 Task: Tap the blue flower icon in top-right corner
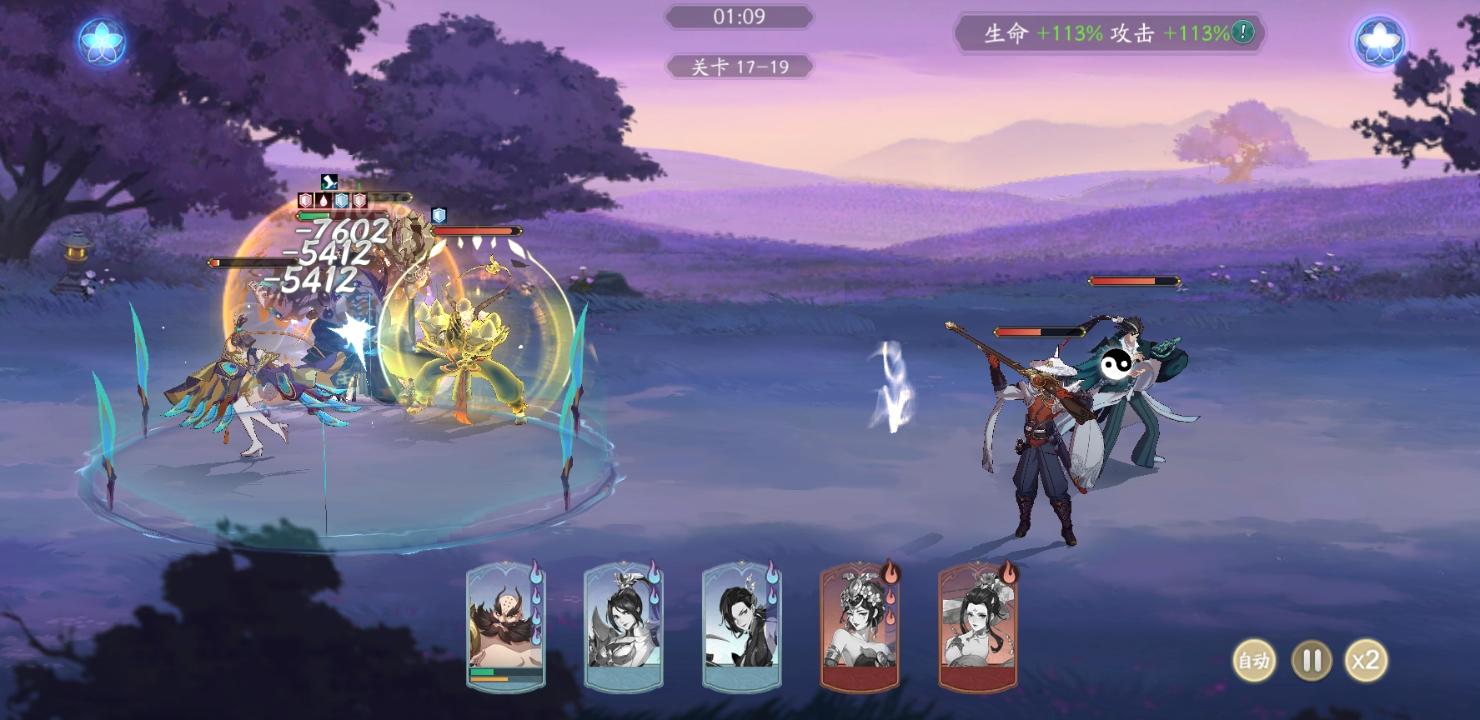(x=1379, y=40)
